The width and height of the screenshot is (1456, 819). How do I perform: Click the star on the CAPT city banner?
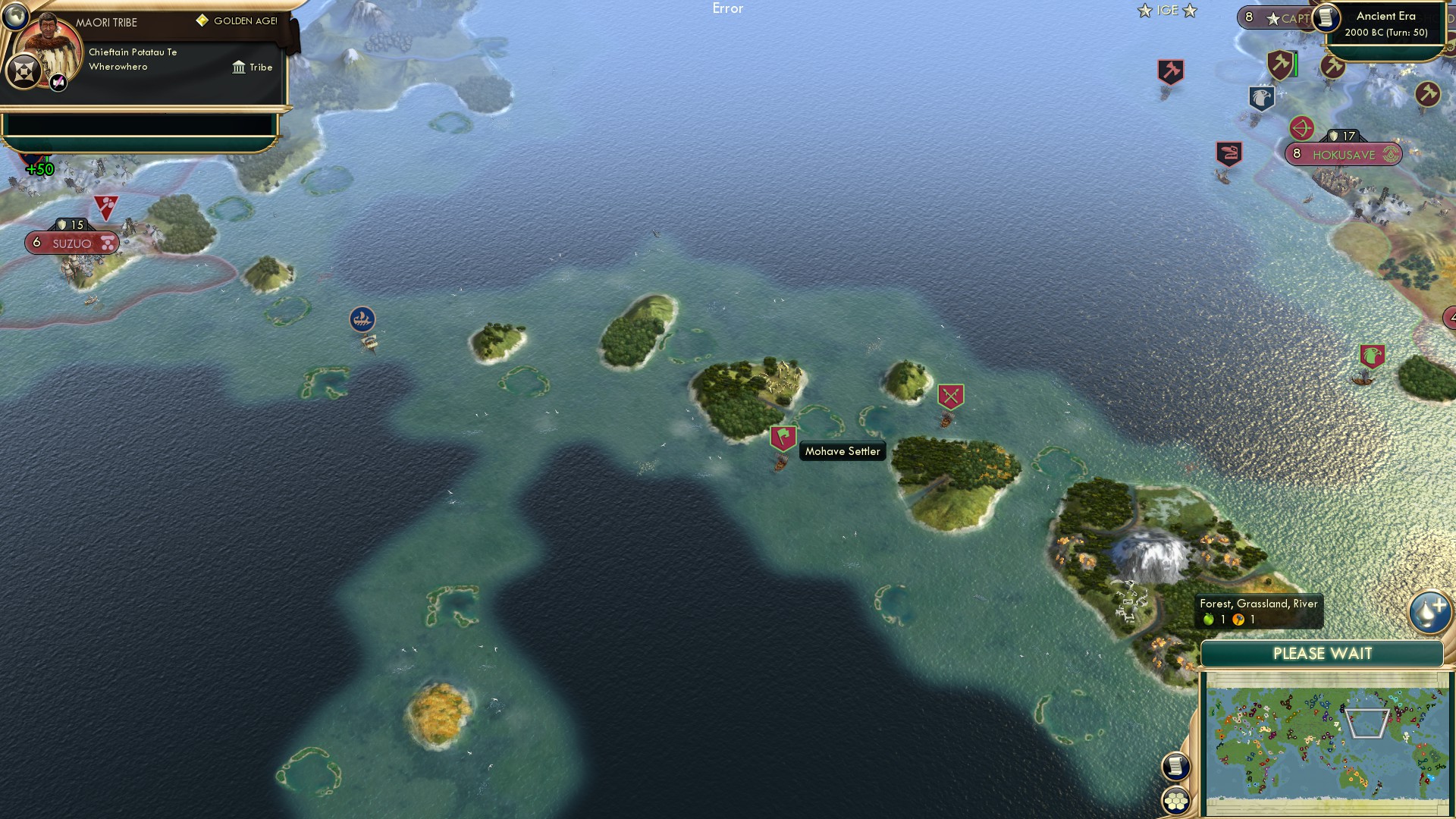(x=1274, y=17)
